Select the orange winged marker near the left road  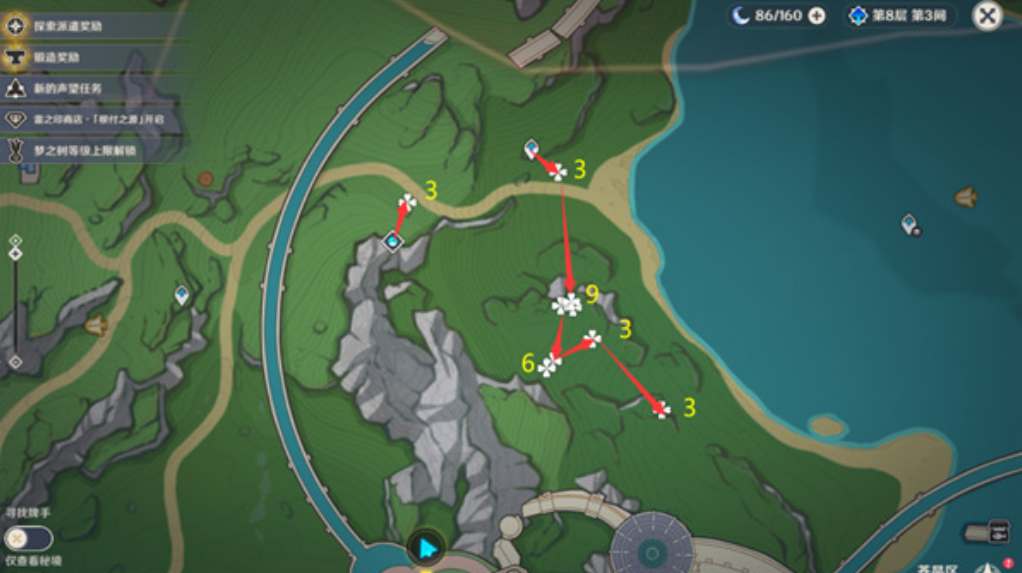[96, 326]
